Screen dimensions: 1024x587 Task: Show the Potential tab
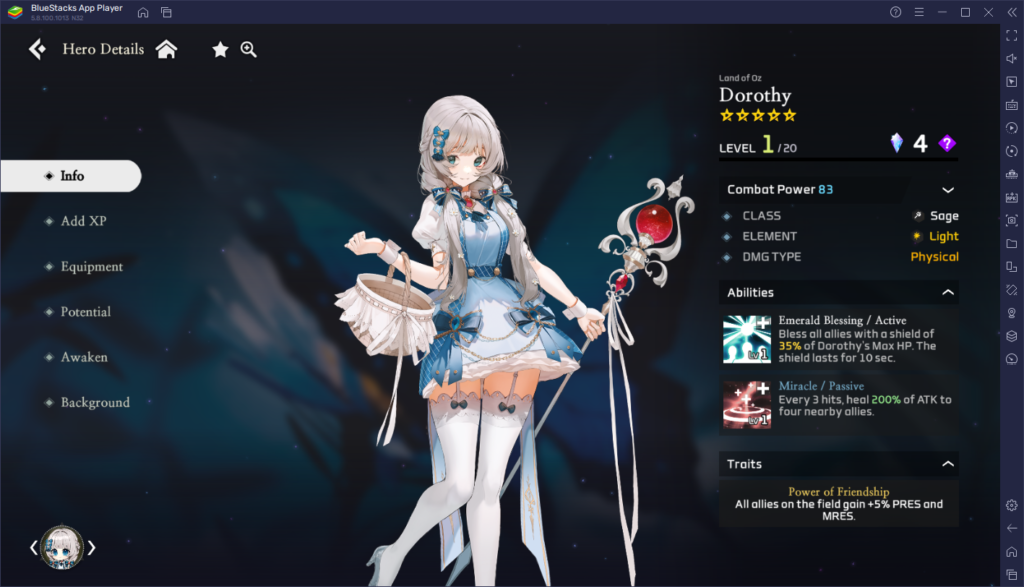pos(84,312)
